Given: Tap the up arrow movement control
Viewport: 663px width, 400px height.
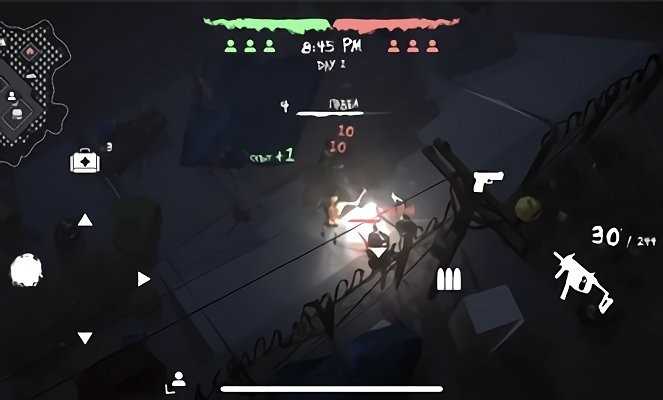Looking at the screenshot, I should pyautogui.click(x=85, y=220).
